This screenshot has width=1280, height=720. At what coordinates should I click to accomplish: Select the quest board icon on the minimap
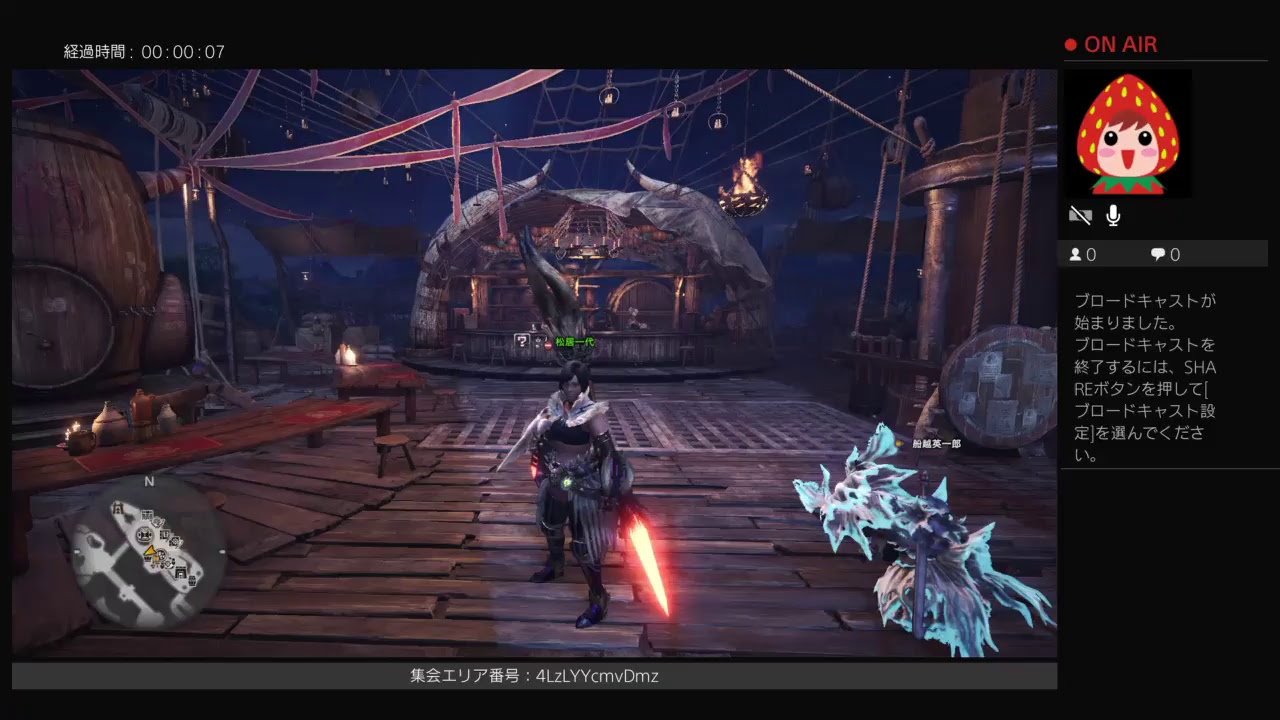(146, 515)
